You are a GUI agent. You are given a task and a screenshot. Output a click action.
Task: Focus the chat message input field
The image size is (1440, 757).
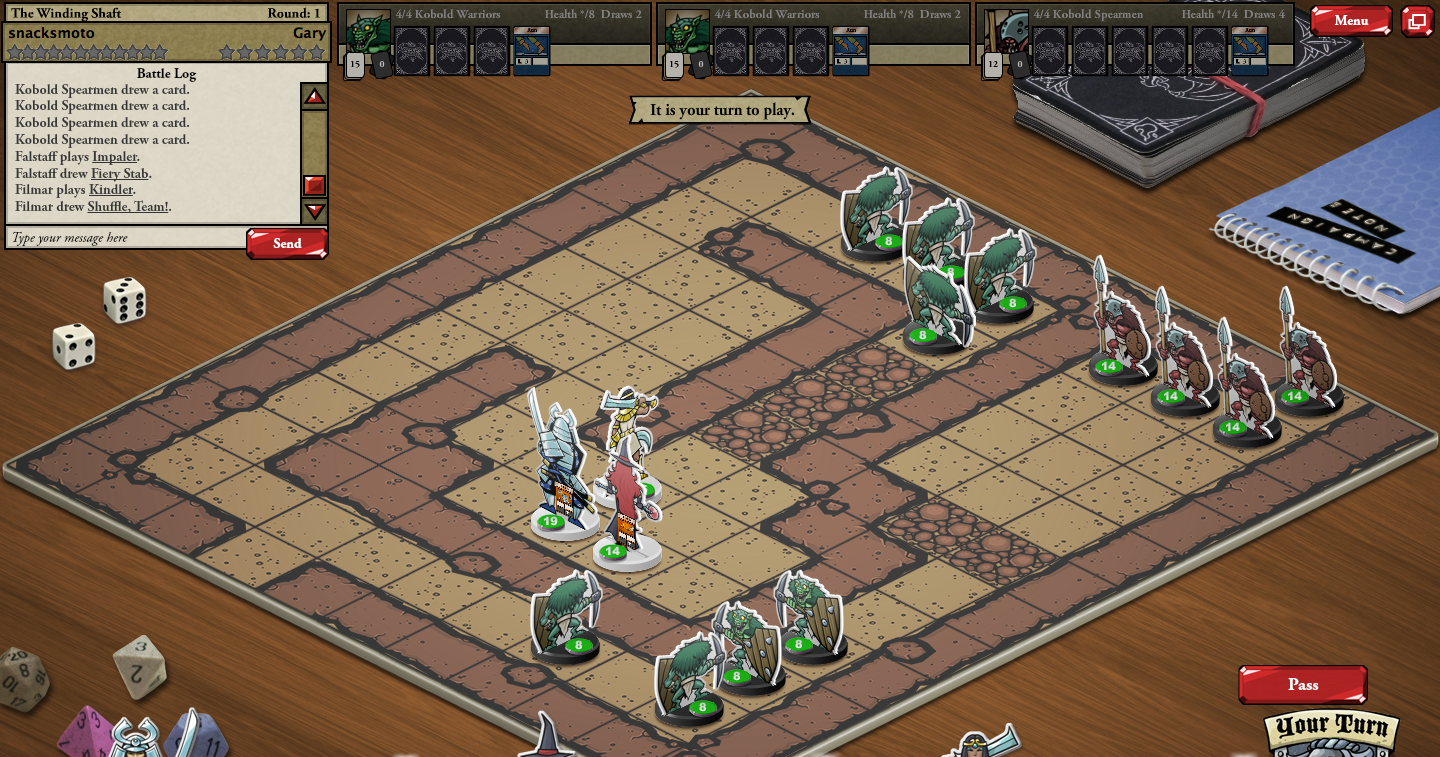[x=126, y=238]
